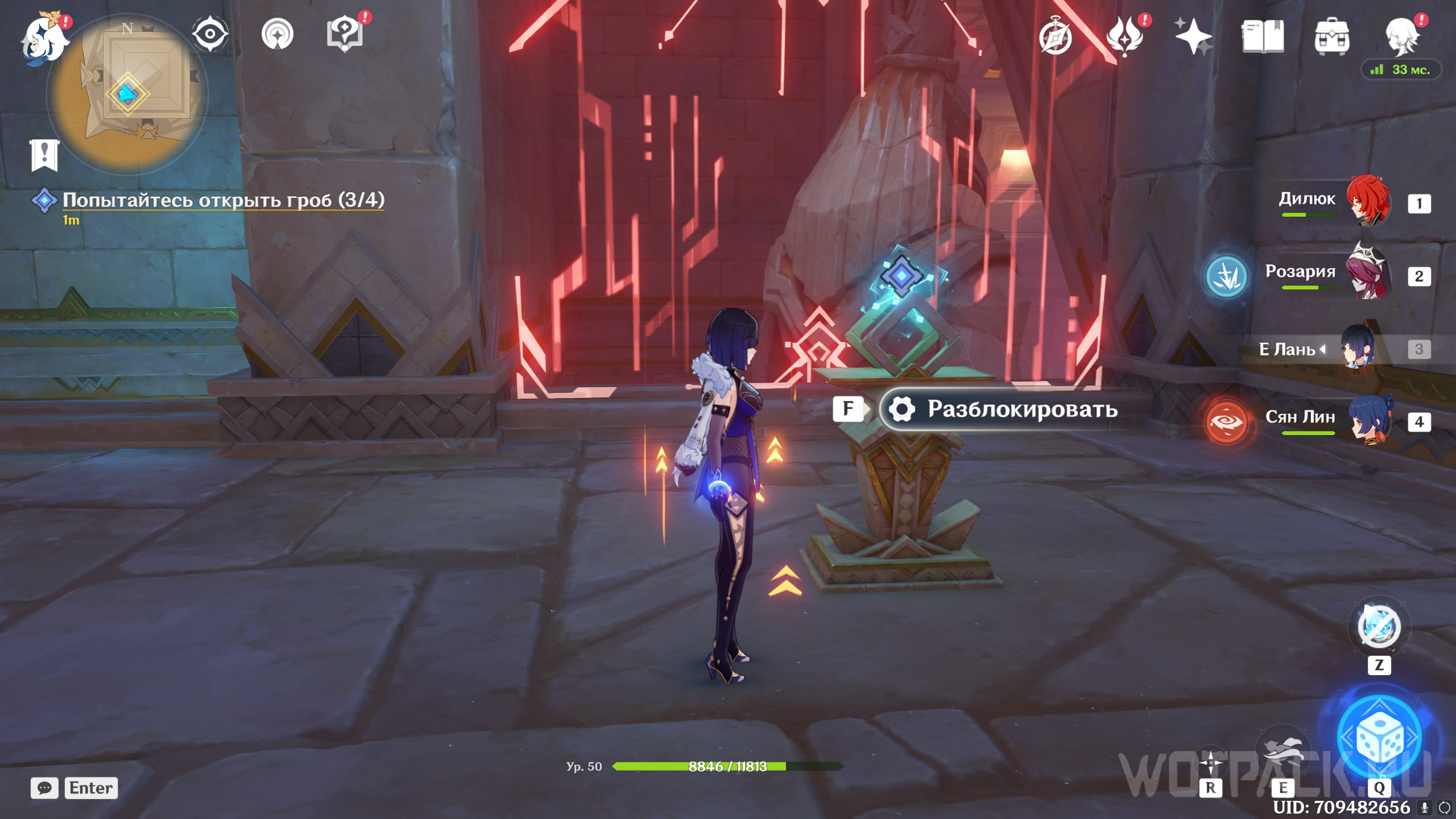The width and height of the screenshot is (1456, 819).
Task: Open the Paimon menu icon
Action: coord(44,39)
